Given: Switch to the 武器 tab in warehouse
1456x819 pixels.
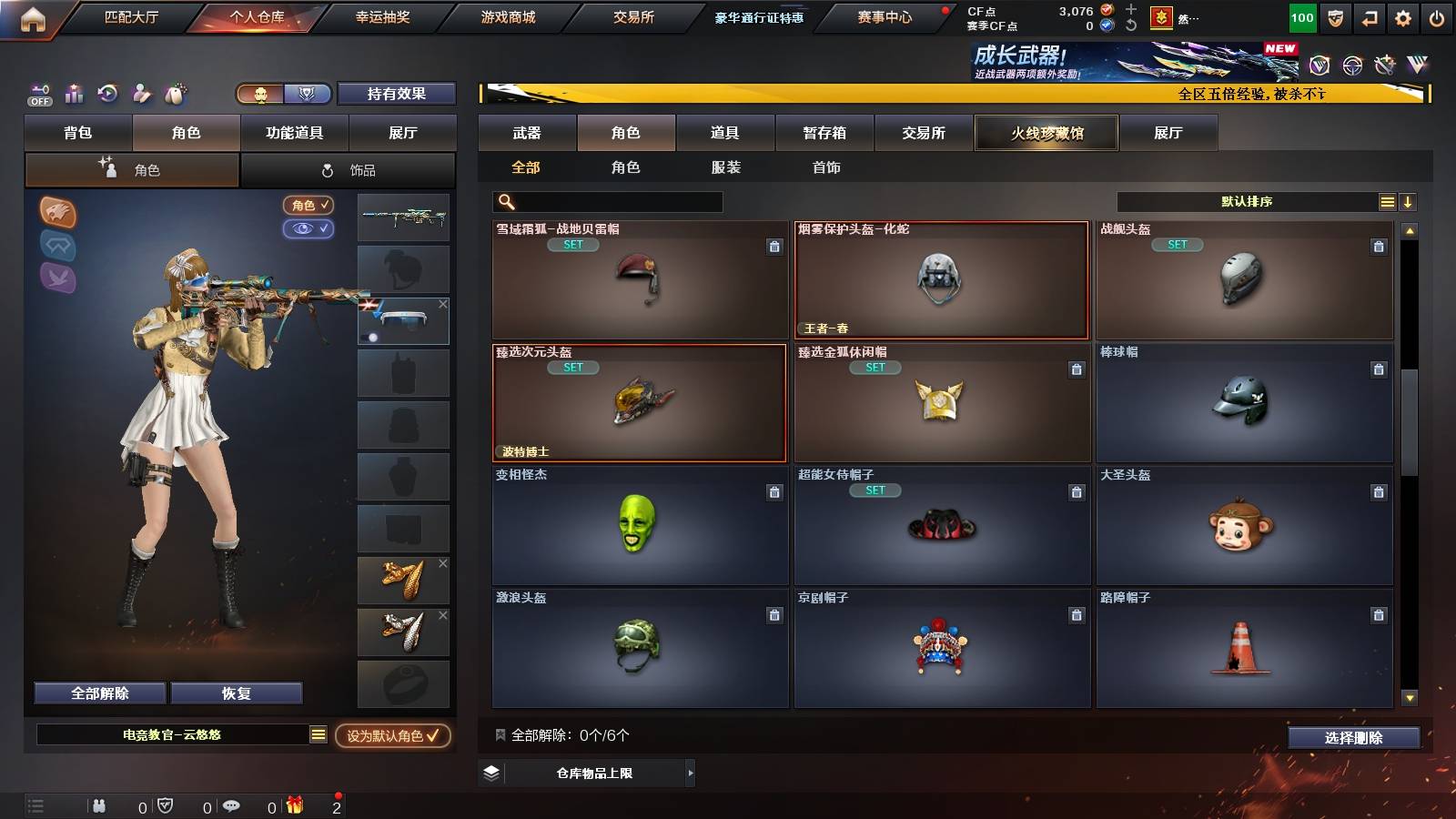Looking at the screenshot, I should pyautogui.click(x=528, y=133).
